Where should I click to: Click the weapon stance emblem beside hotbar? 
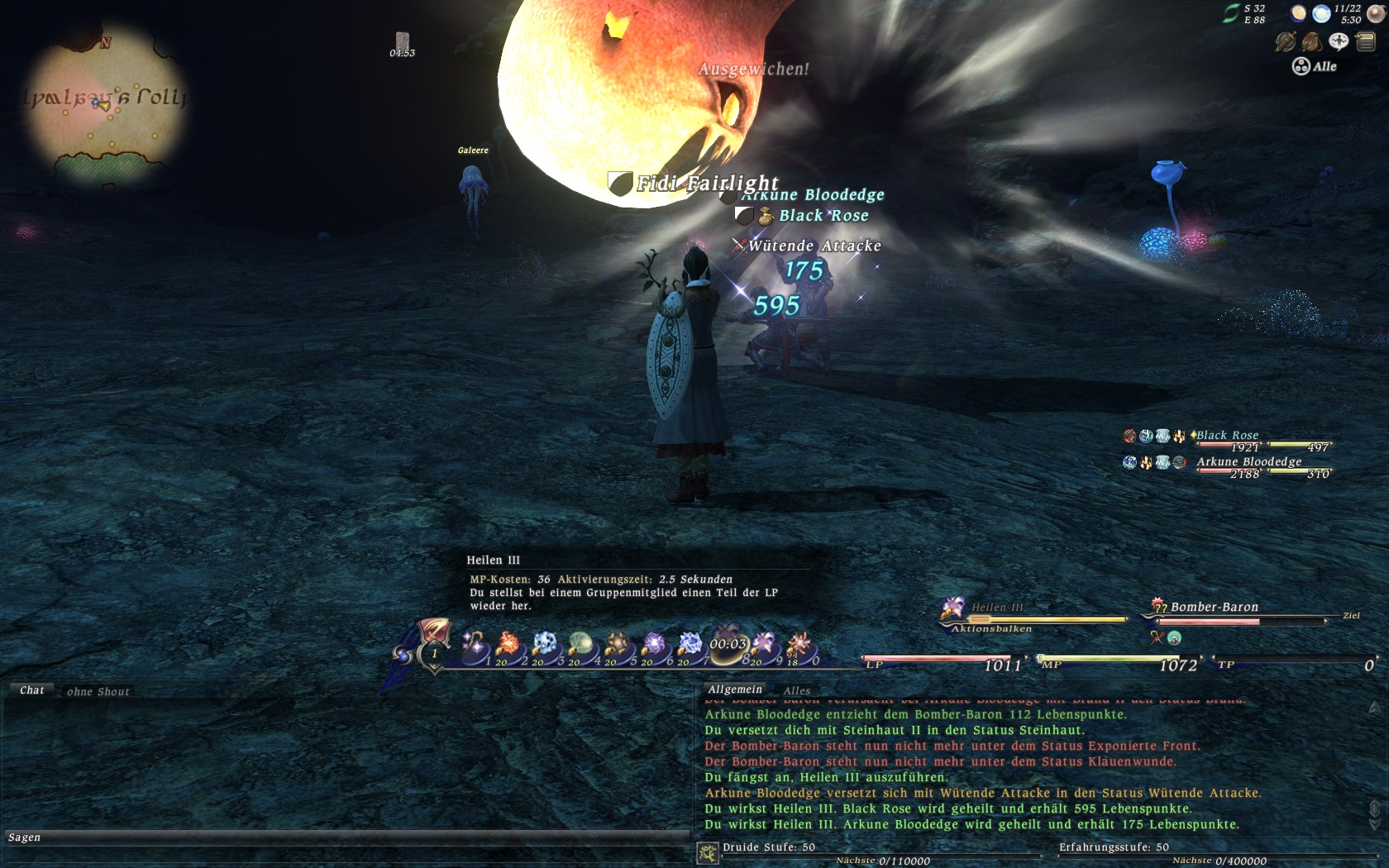(x=433, y=635)
